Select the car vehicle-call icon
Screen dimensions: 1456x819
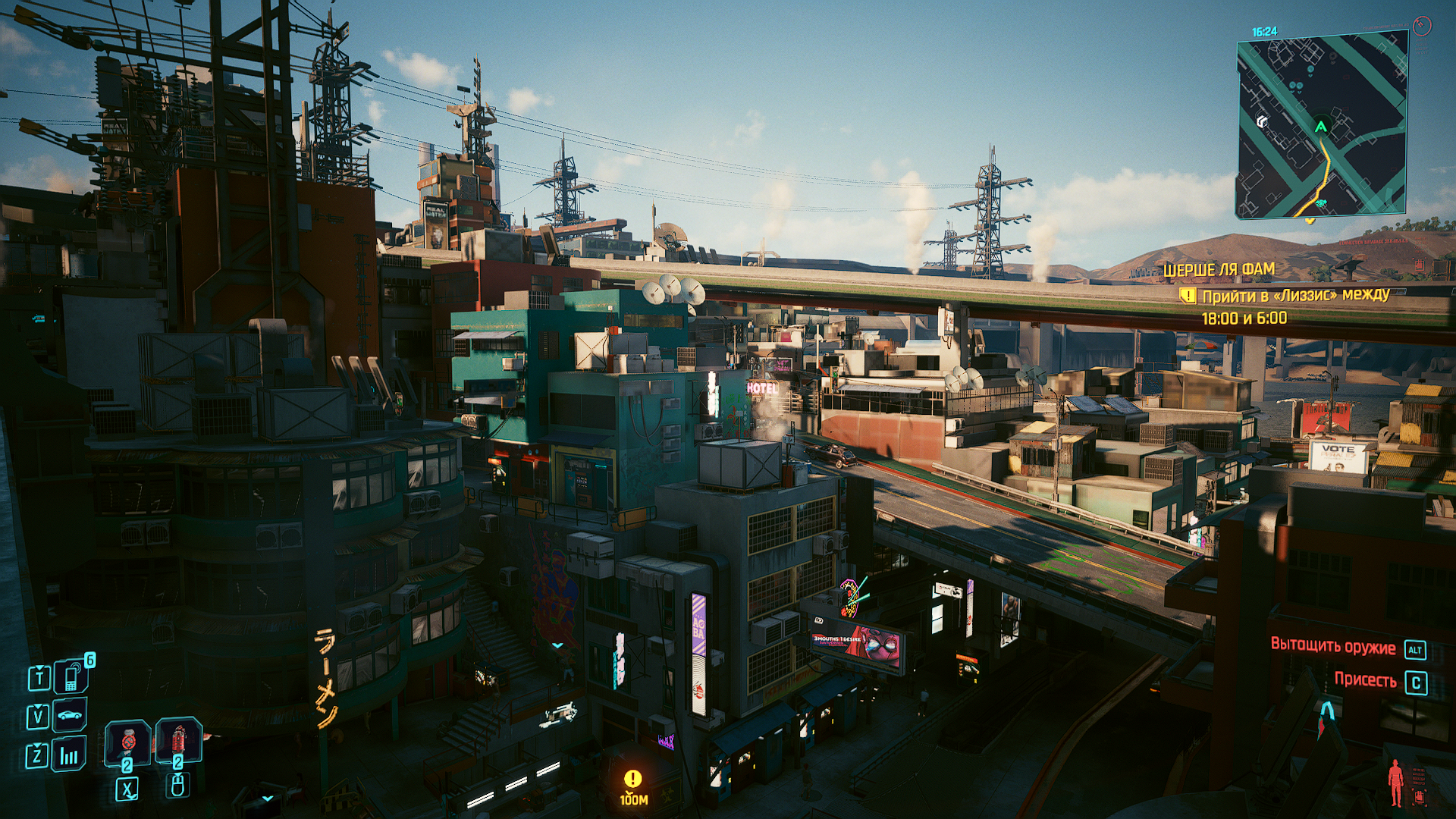(x=70, y=715)
